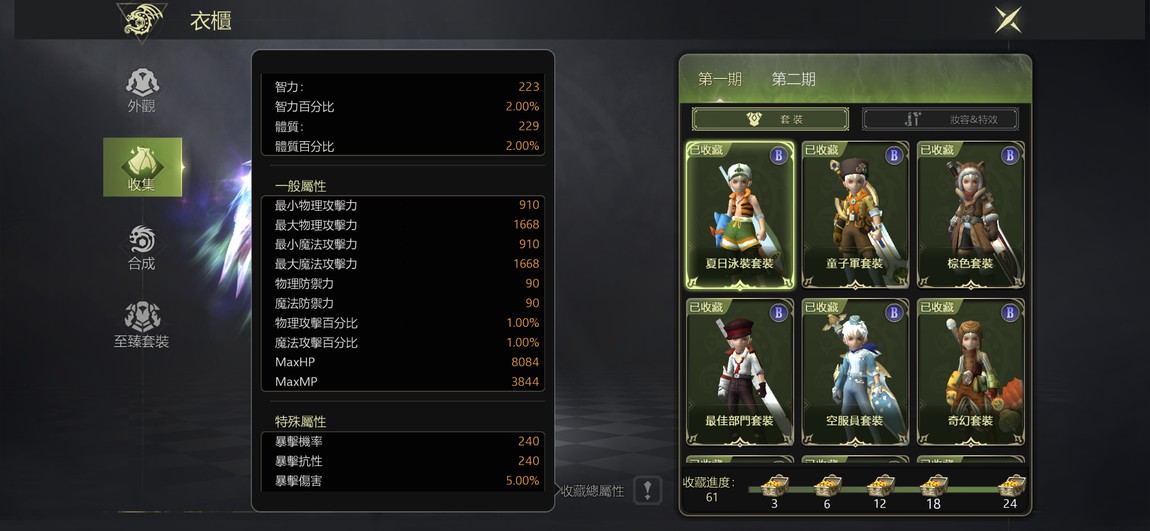Claim the 3-collection treasure chest reward
This screenshot has width=1150, height=531.
tap(774, 487)
